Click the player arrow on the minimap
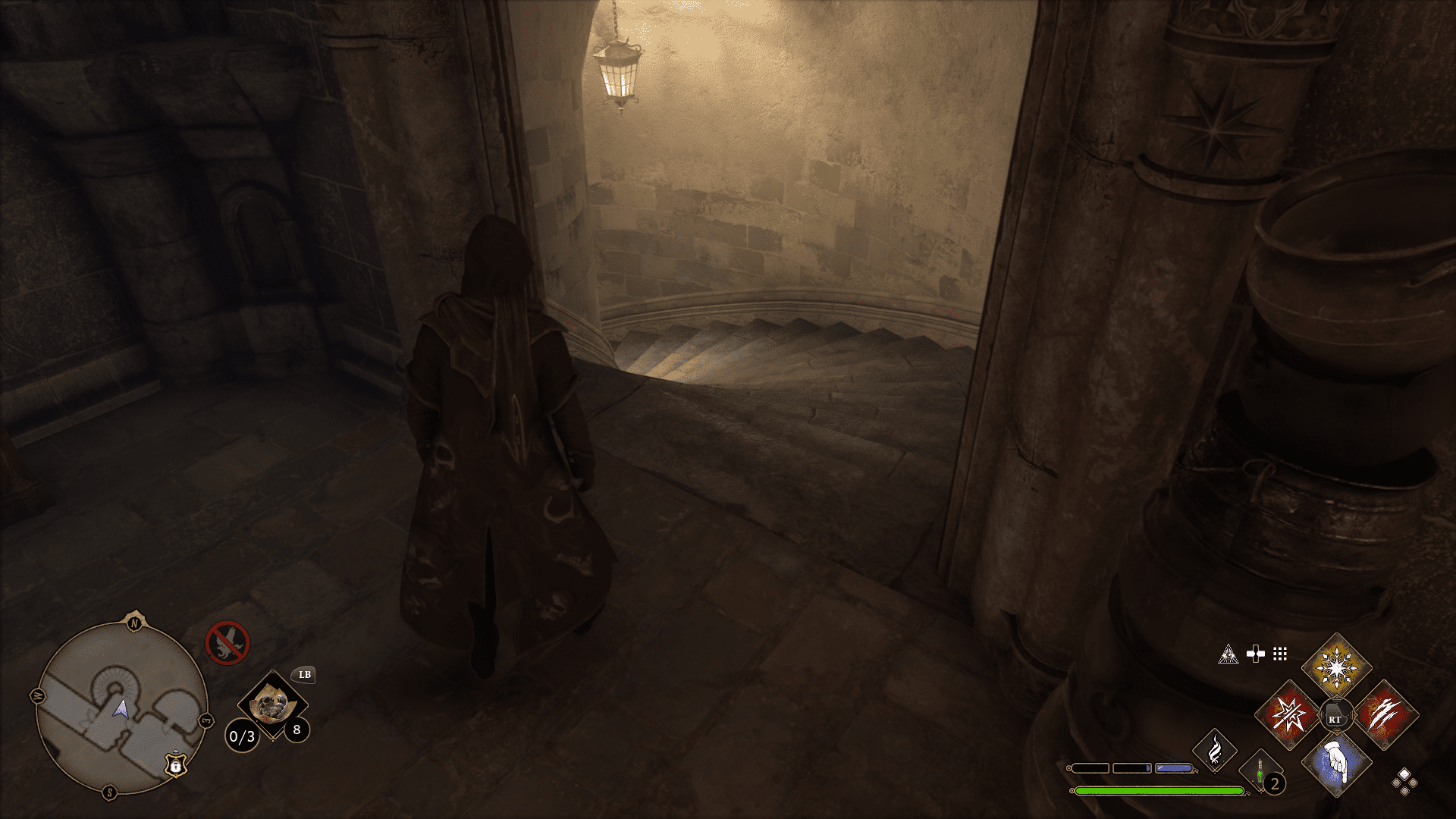The width and height of the screenshot is (1456, 819). tap(122, 709)
